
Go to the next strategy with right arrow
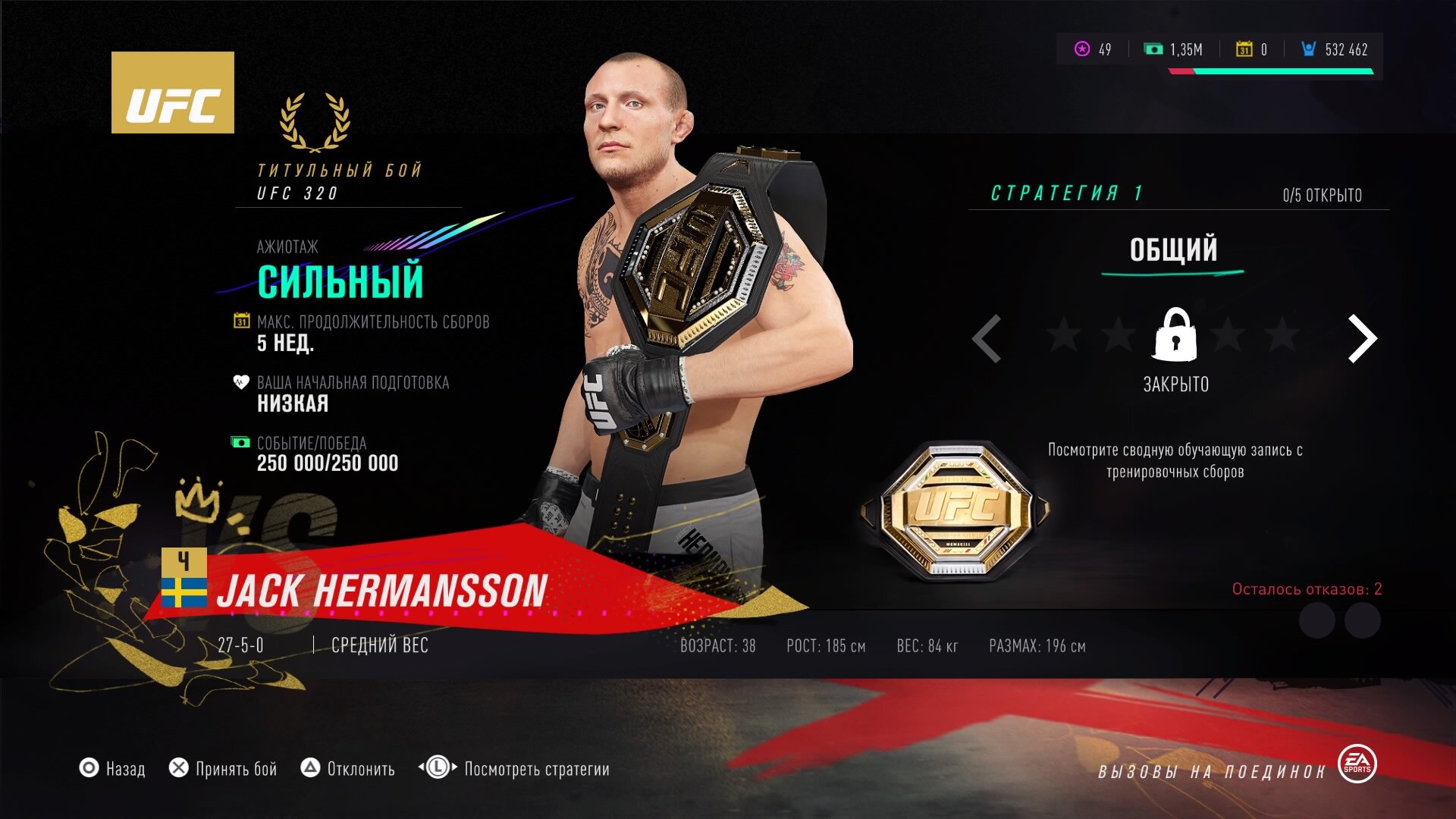[1362, 338]
